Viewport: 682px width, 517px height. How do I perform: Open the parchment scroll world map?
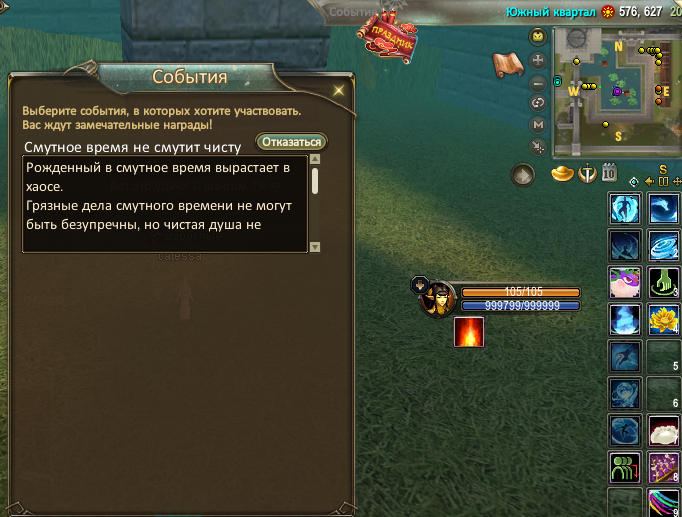pos(509,64)
